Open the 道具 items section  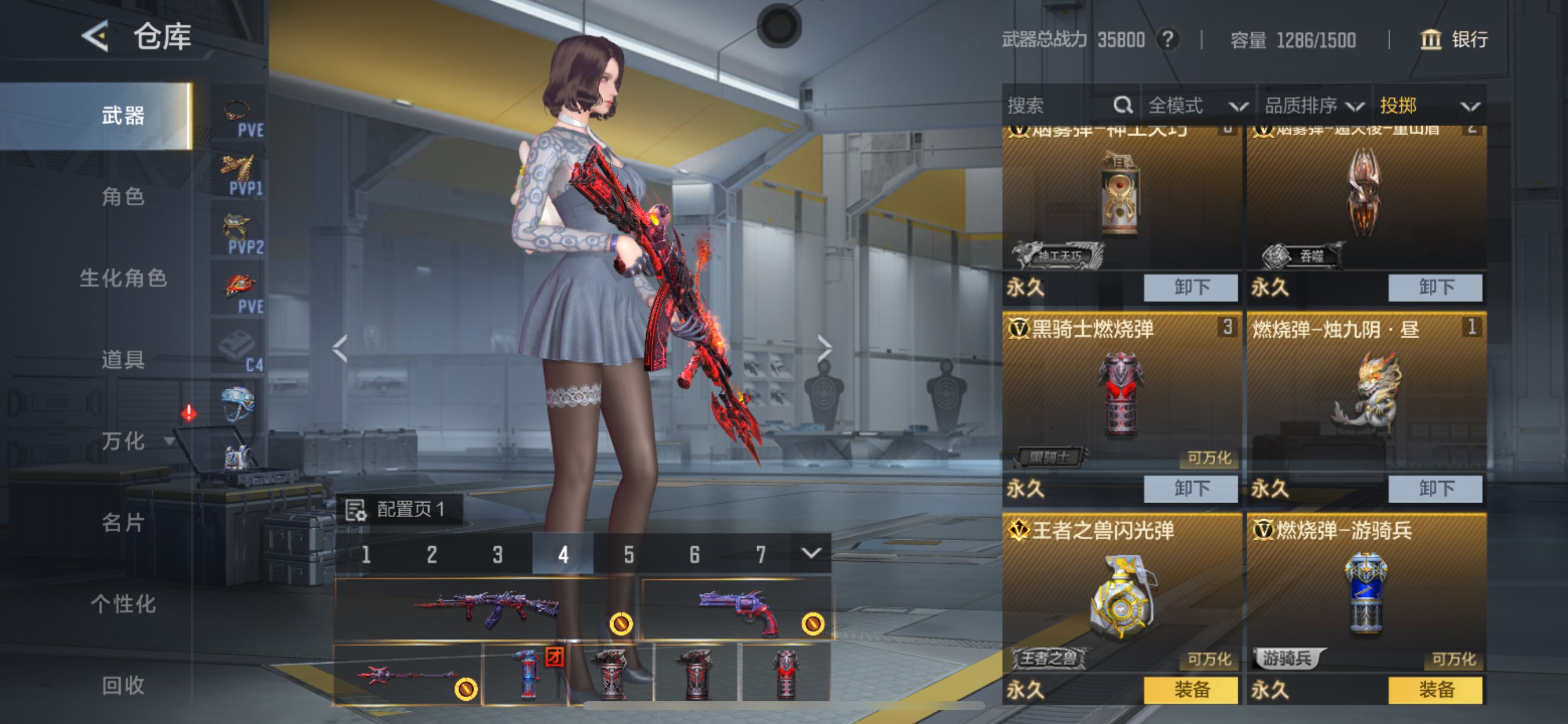[123, 360]
